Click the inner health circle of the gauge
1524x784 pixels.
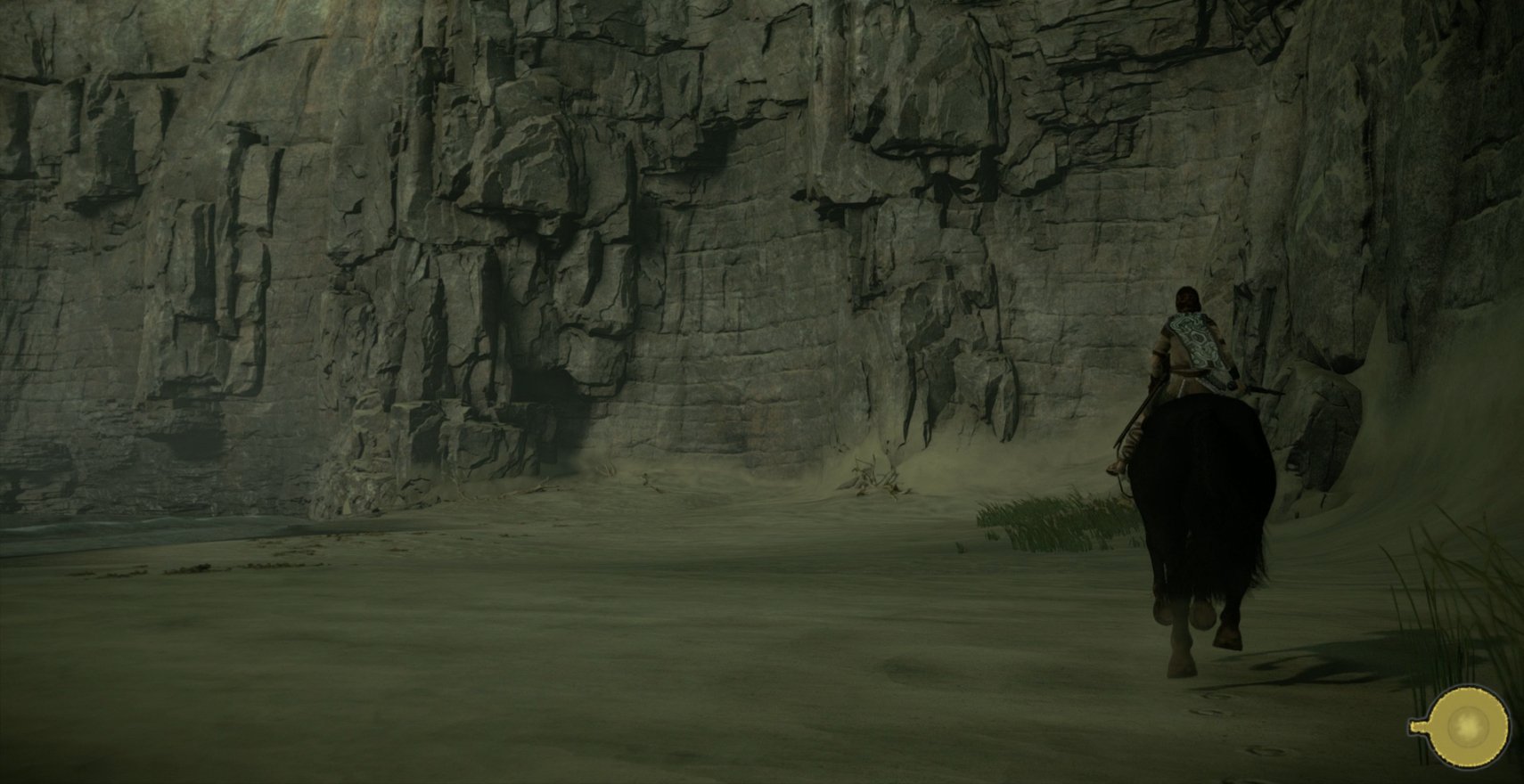coord(1469,726)
